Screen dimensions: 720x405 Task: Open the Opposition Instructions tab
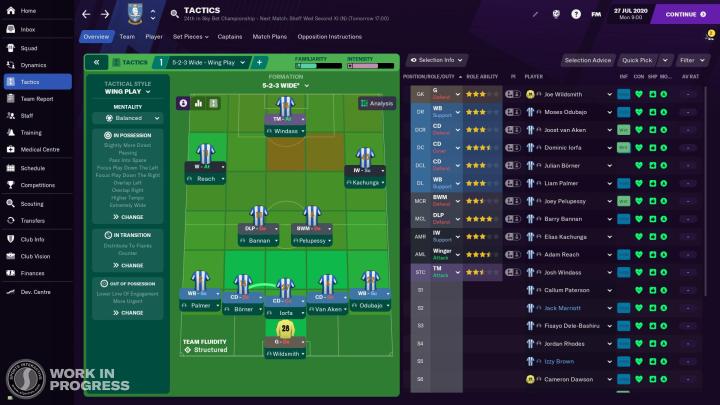point(331,36)
